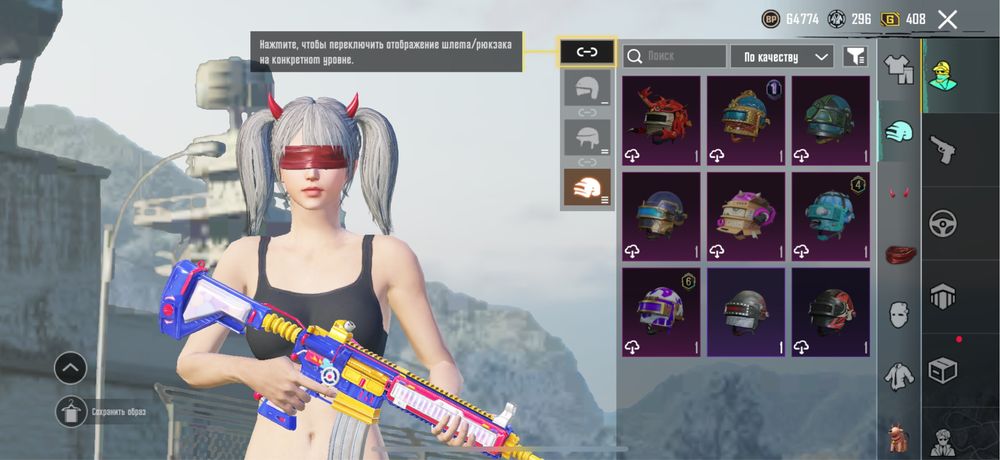Choose the red lobster helmet skin

point(661,120)
